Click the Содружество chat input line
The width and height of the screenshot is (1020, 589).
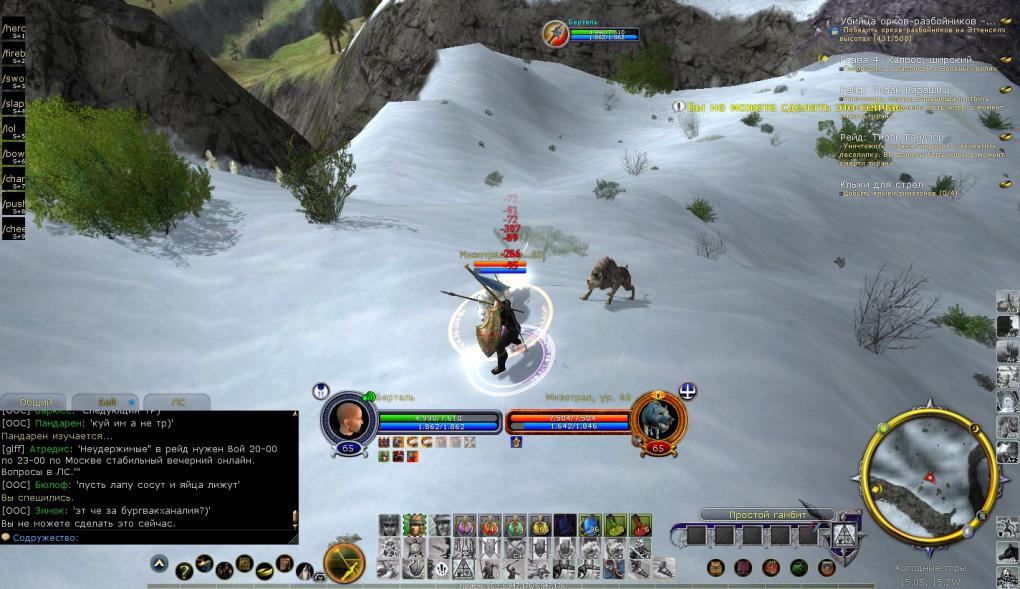click(150, 538)
